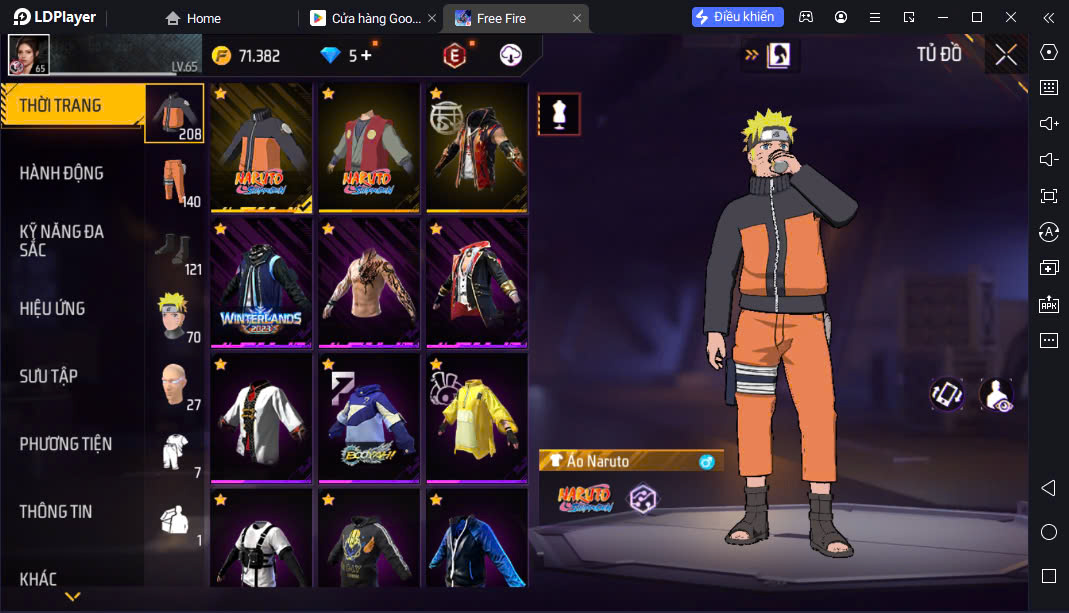Open the Hiệu Ứng category
Image resolution: width=1069 pixels, height=613 pixels.
click(53, 308)
